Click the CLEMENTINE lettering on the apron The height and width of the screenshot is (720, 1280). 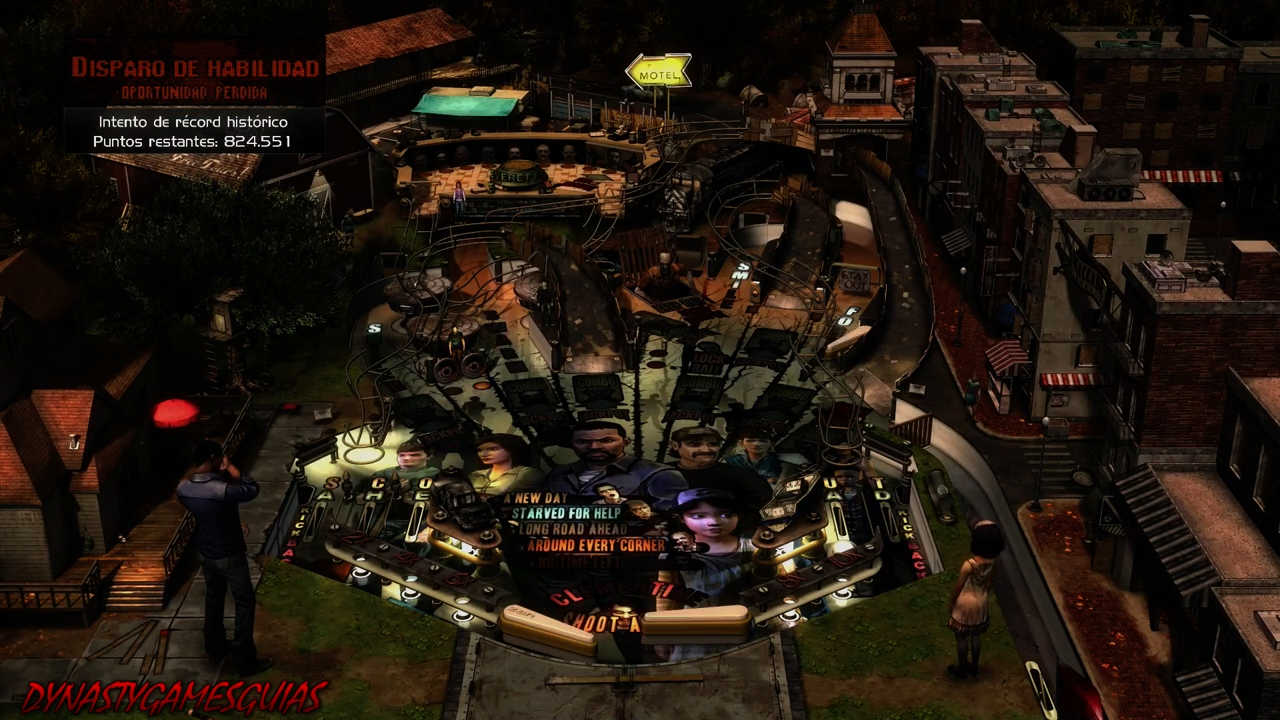[628, 591]
